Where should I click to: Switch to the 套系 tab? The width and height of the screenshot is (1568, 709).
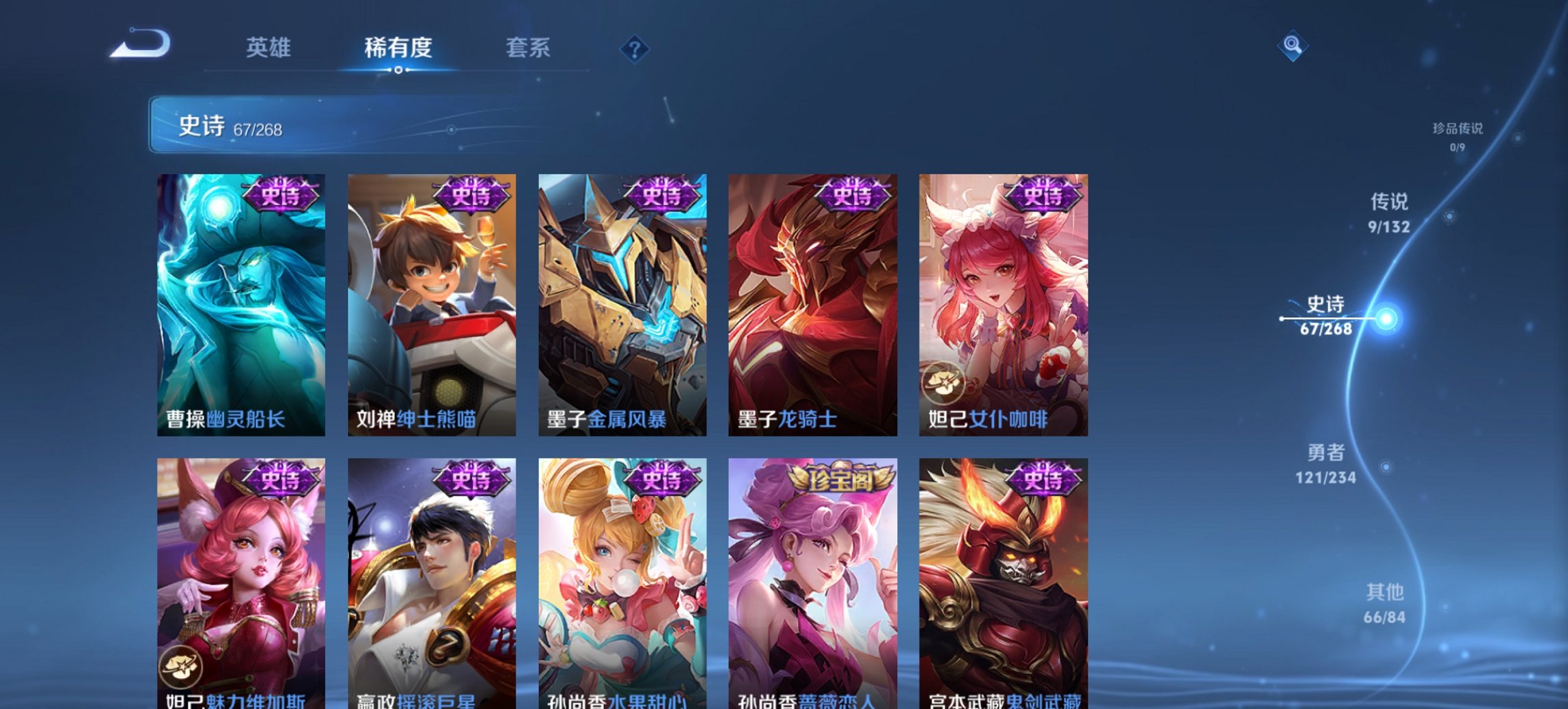click(x=528, y=48)
